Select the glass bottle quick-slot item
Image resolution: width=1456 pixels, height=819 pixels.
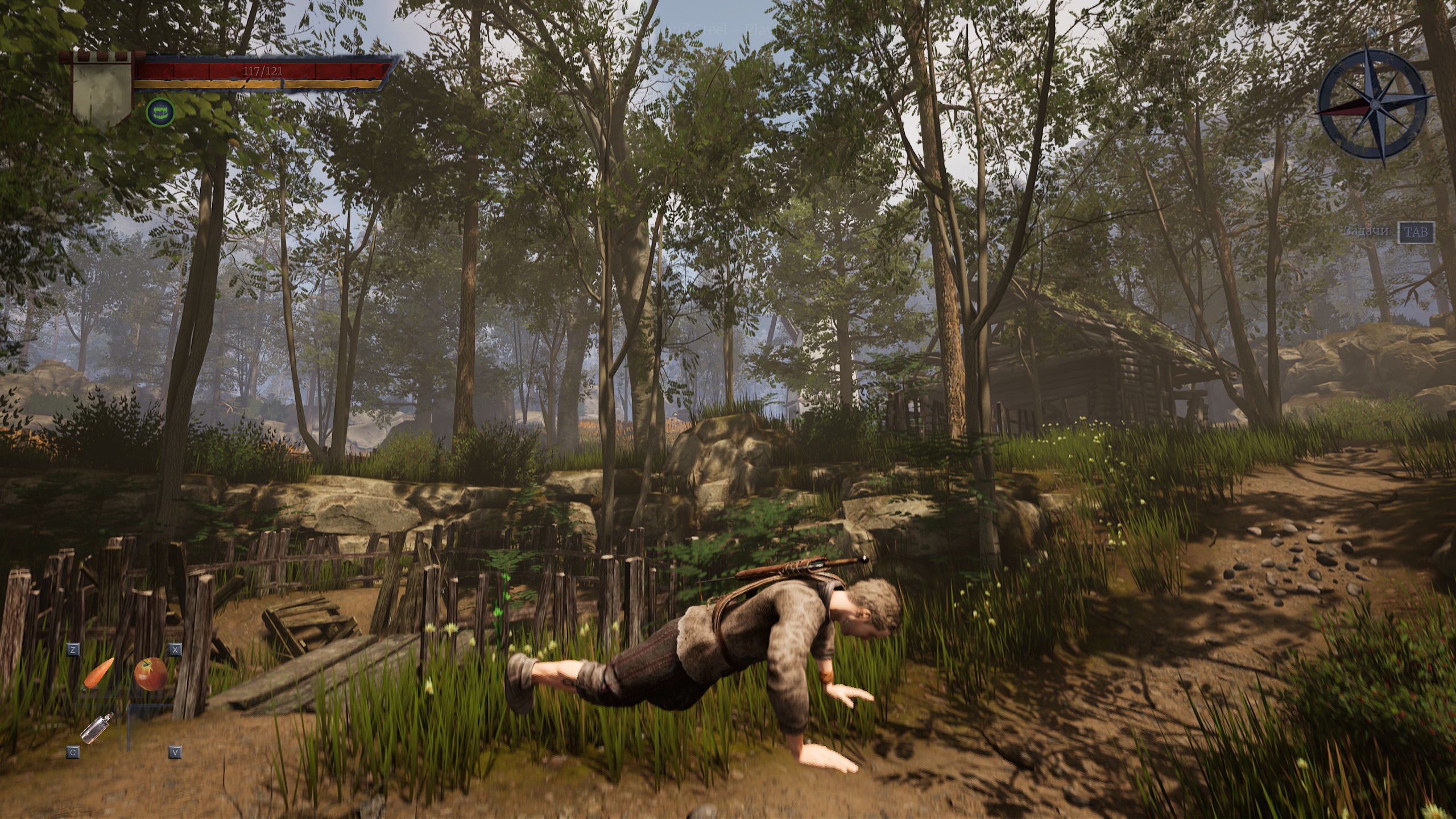(x=97, y=727)
